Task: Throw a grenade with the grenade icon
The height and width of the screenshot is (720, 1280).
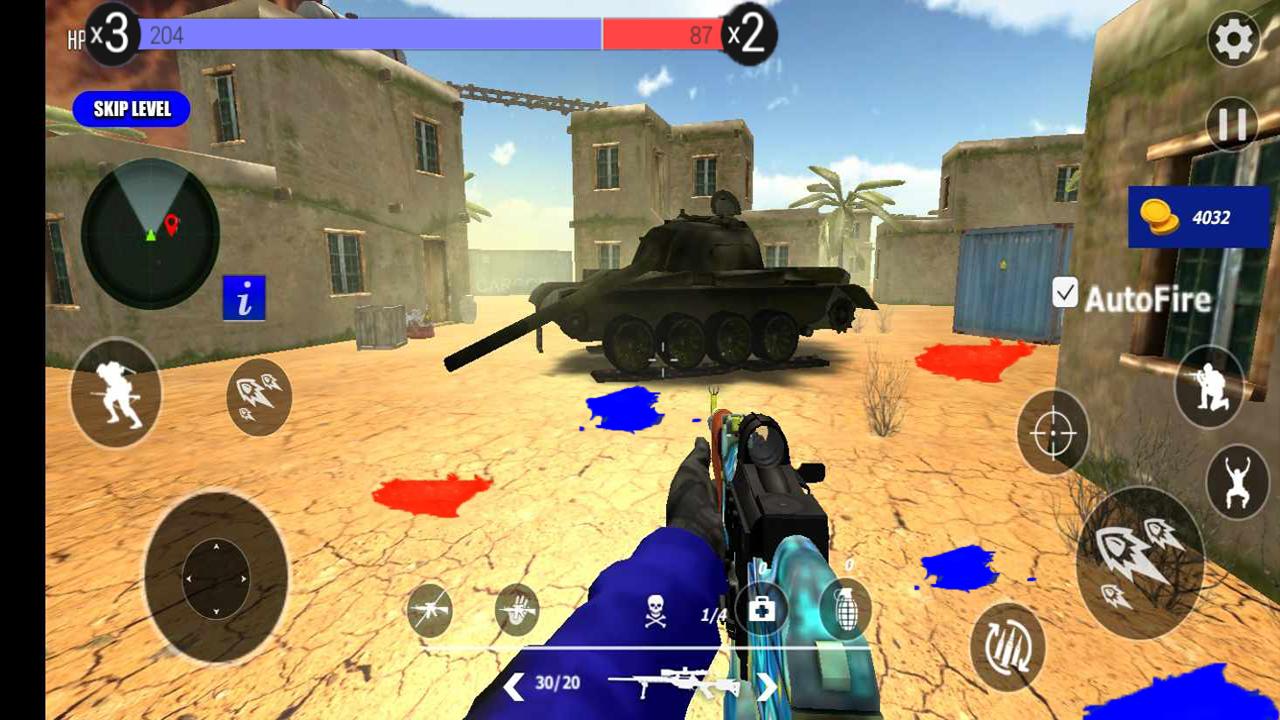Action: click(845, 608)
